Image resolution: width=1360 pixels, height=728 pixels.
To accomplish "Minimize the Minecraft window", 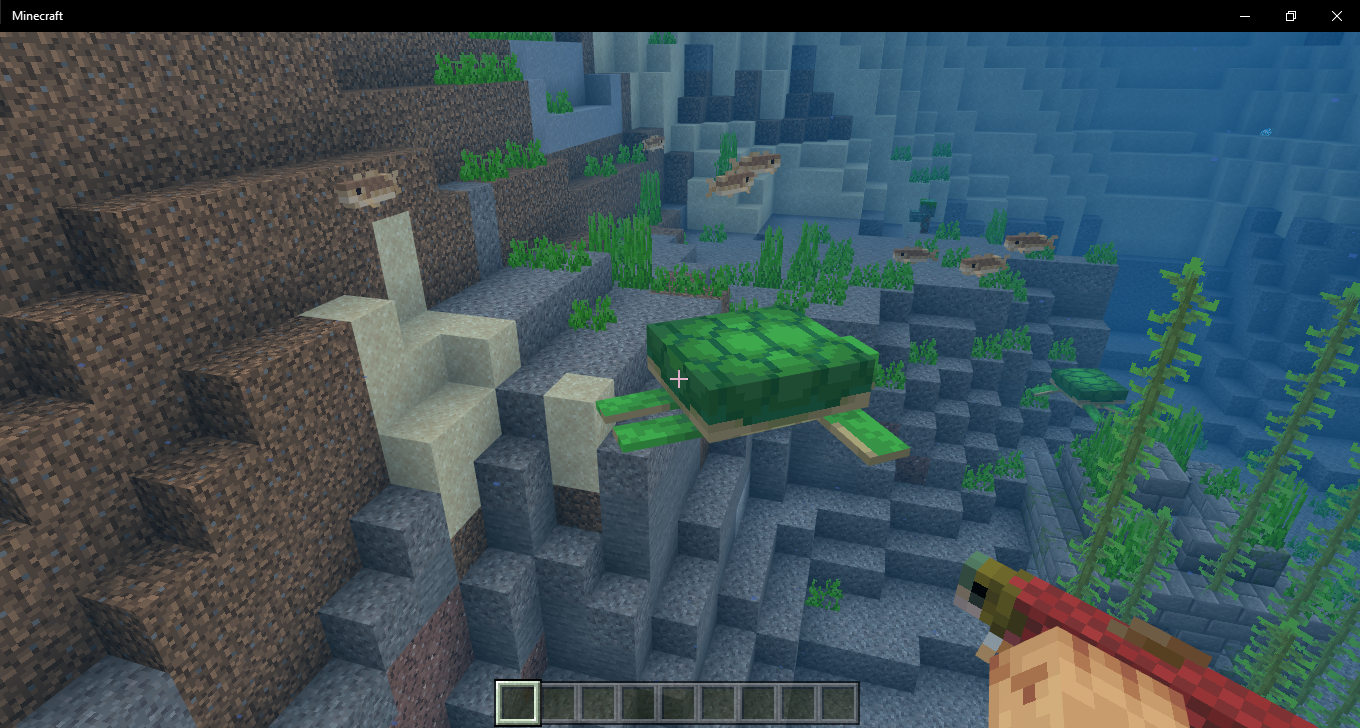I will [1245, 16].
